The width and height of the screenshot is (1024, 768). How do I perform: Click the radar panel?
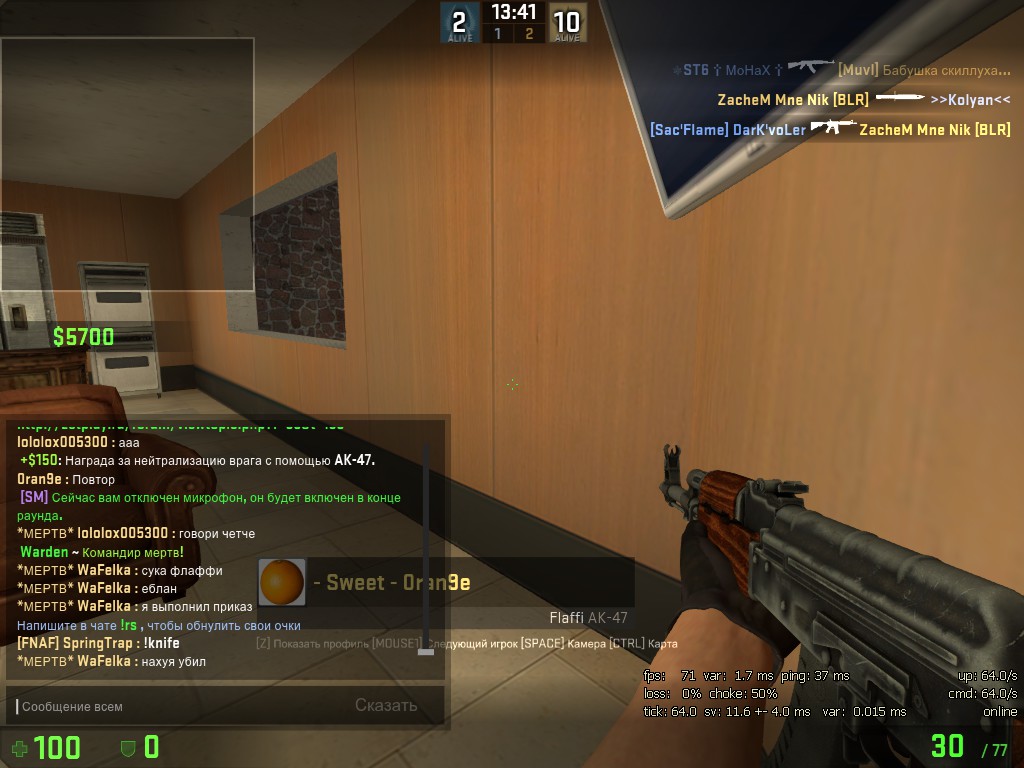(x=127, y=164)
